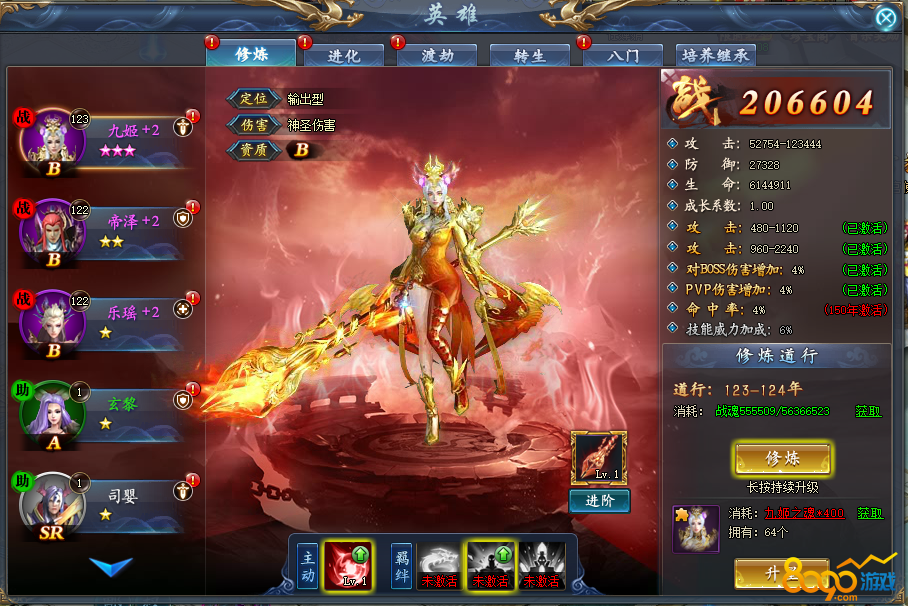Open the 进化 tab
908x606 pixels.
coord(343,56)
